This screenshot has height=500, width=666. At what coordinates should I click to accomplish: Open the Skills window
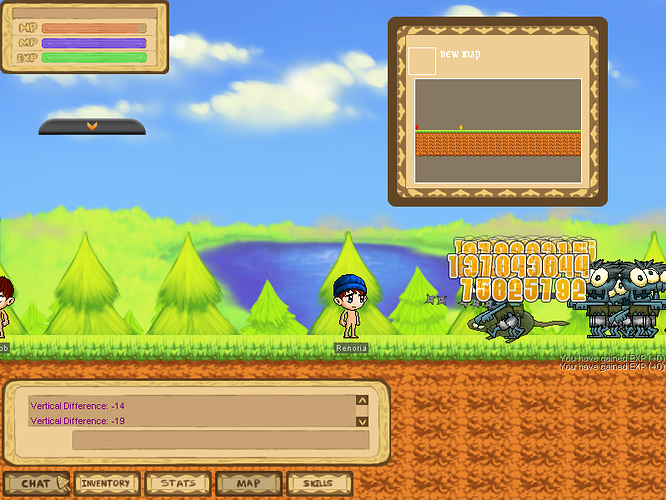[318, 483]
